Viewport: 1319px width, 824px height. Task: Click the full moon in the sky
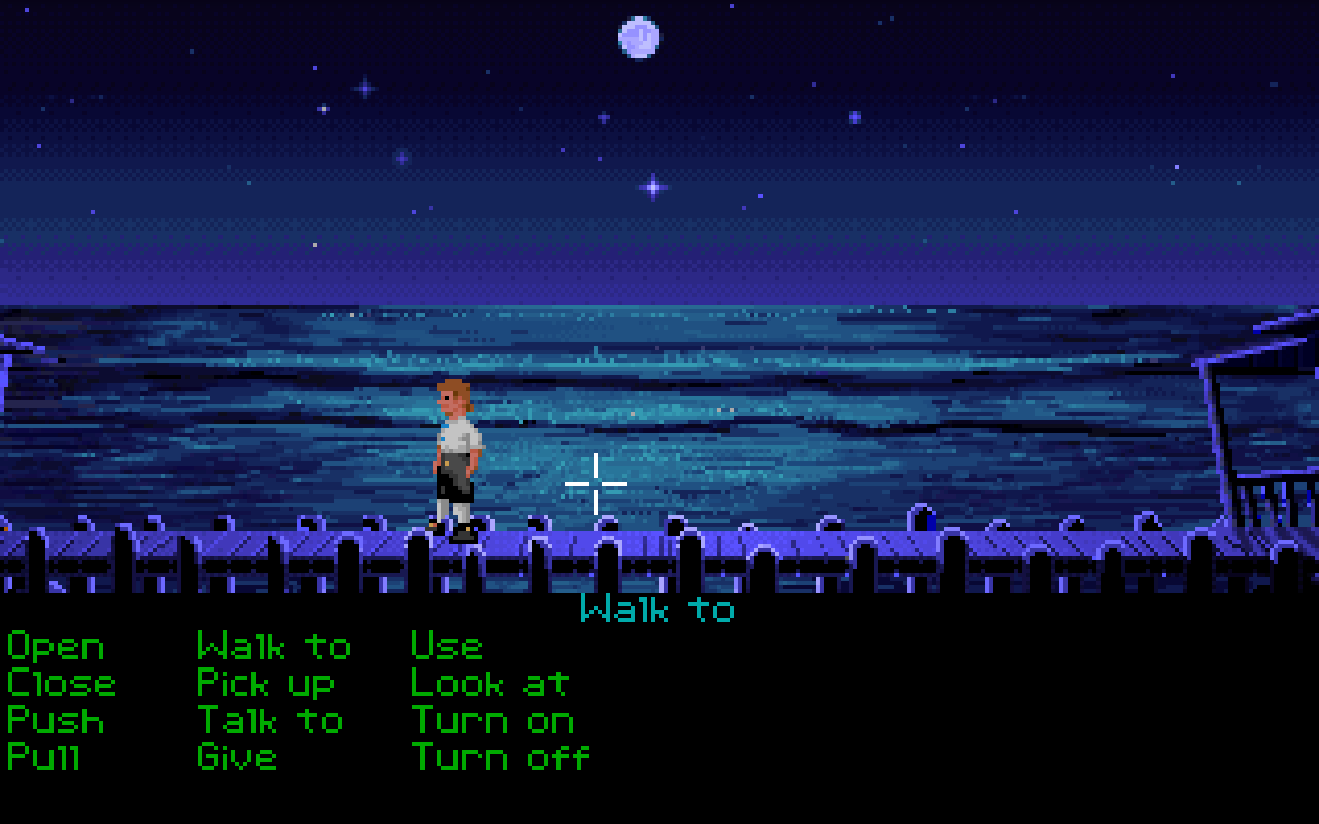pos(637,36)
